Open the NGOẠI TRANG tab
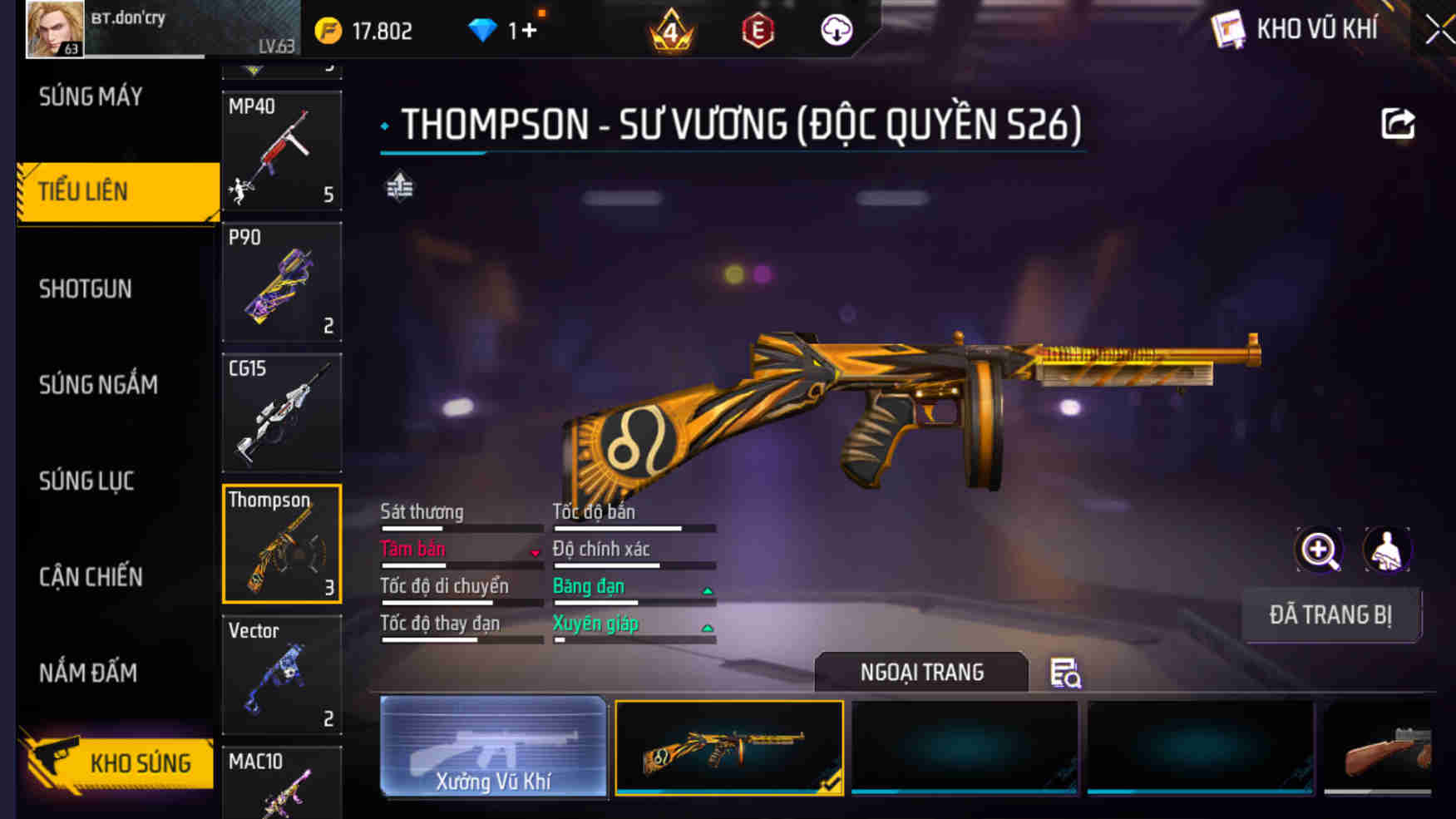1456x819 pixels. coord(923,672)
